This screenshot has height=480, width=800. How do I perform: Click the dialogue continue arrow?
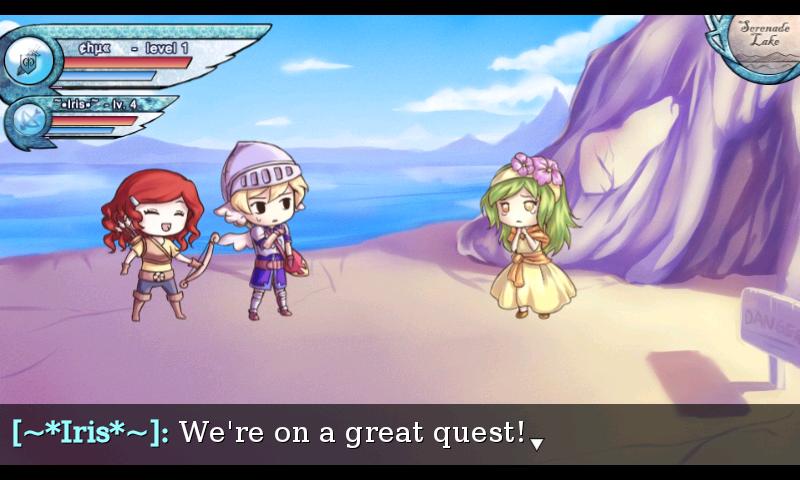[537, 443]
